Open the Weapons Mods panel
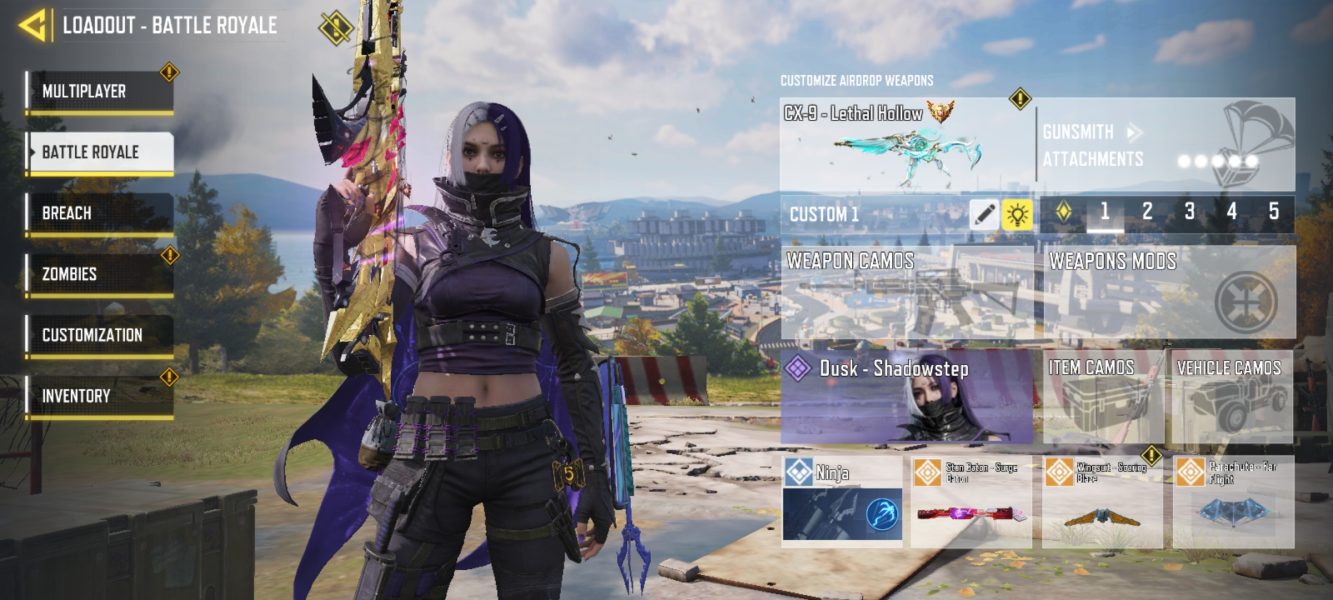Viewport: 1333px width, 600px height. 1169,293
